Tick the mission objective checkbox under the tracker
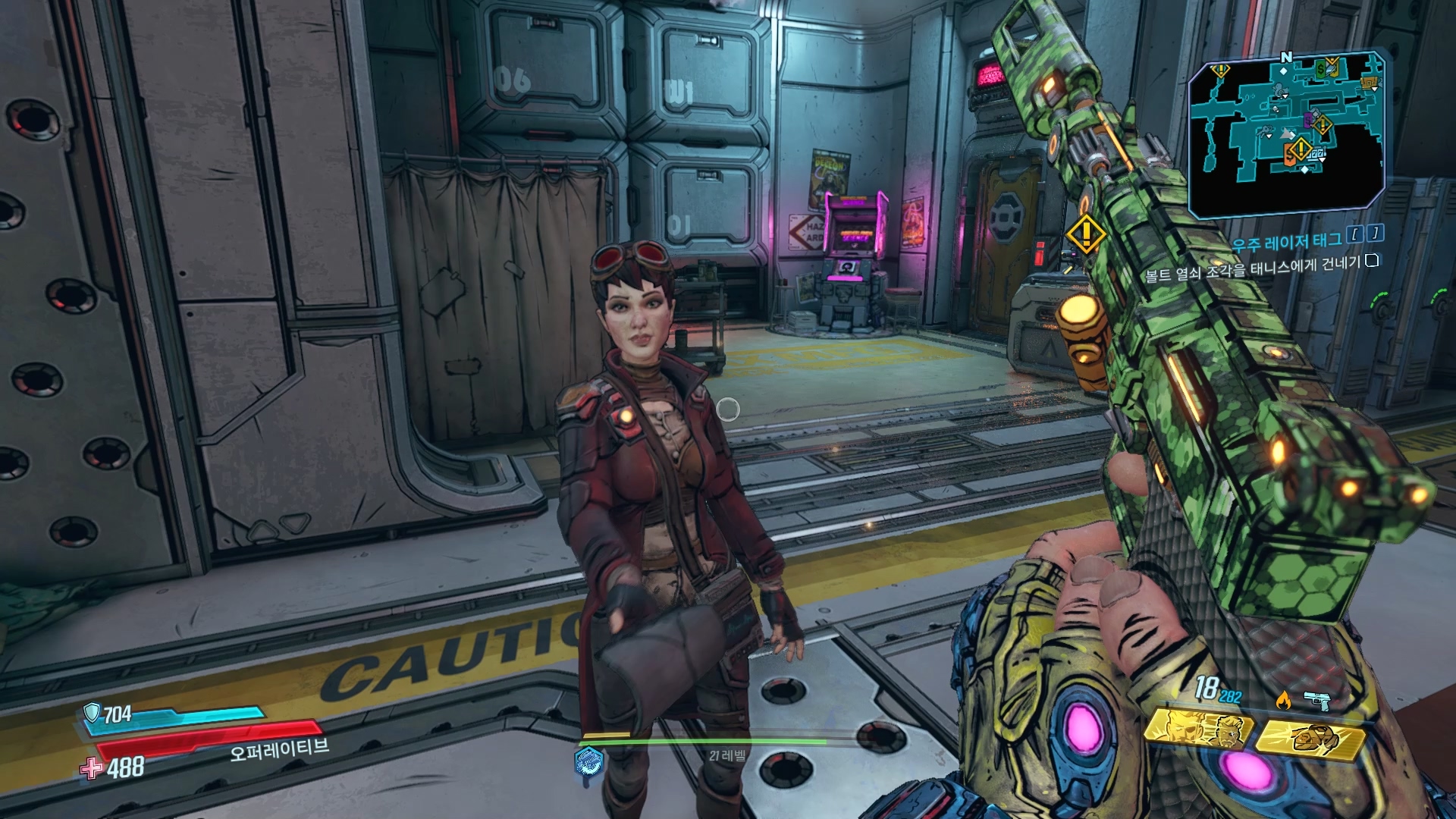1456x819 pixels. tap(1371, 261)
